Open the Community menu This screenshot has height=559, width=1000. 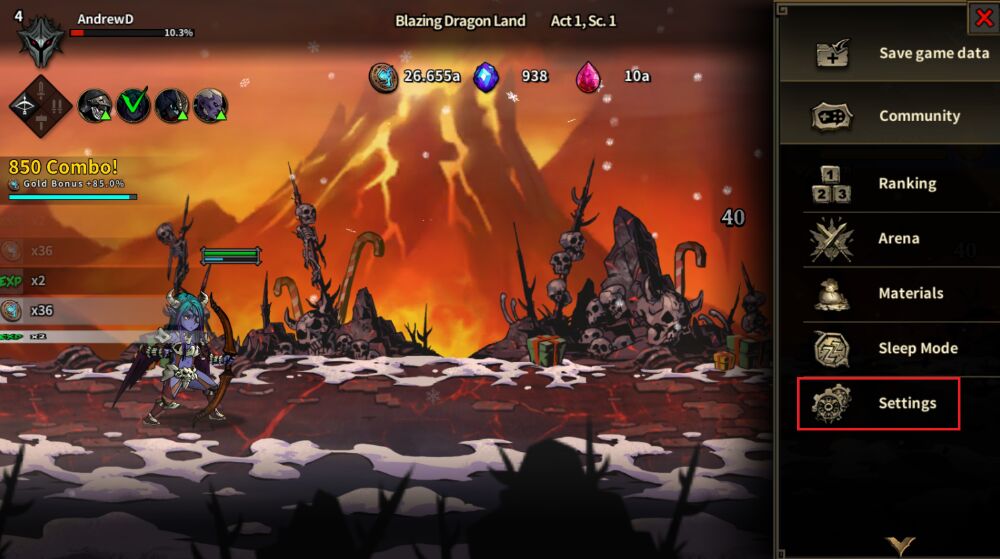pyautogui.click(x=889, y=116)
